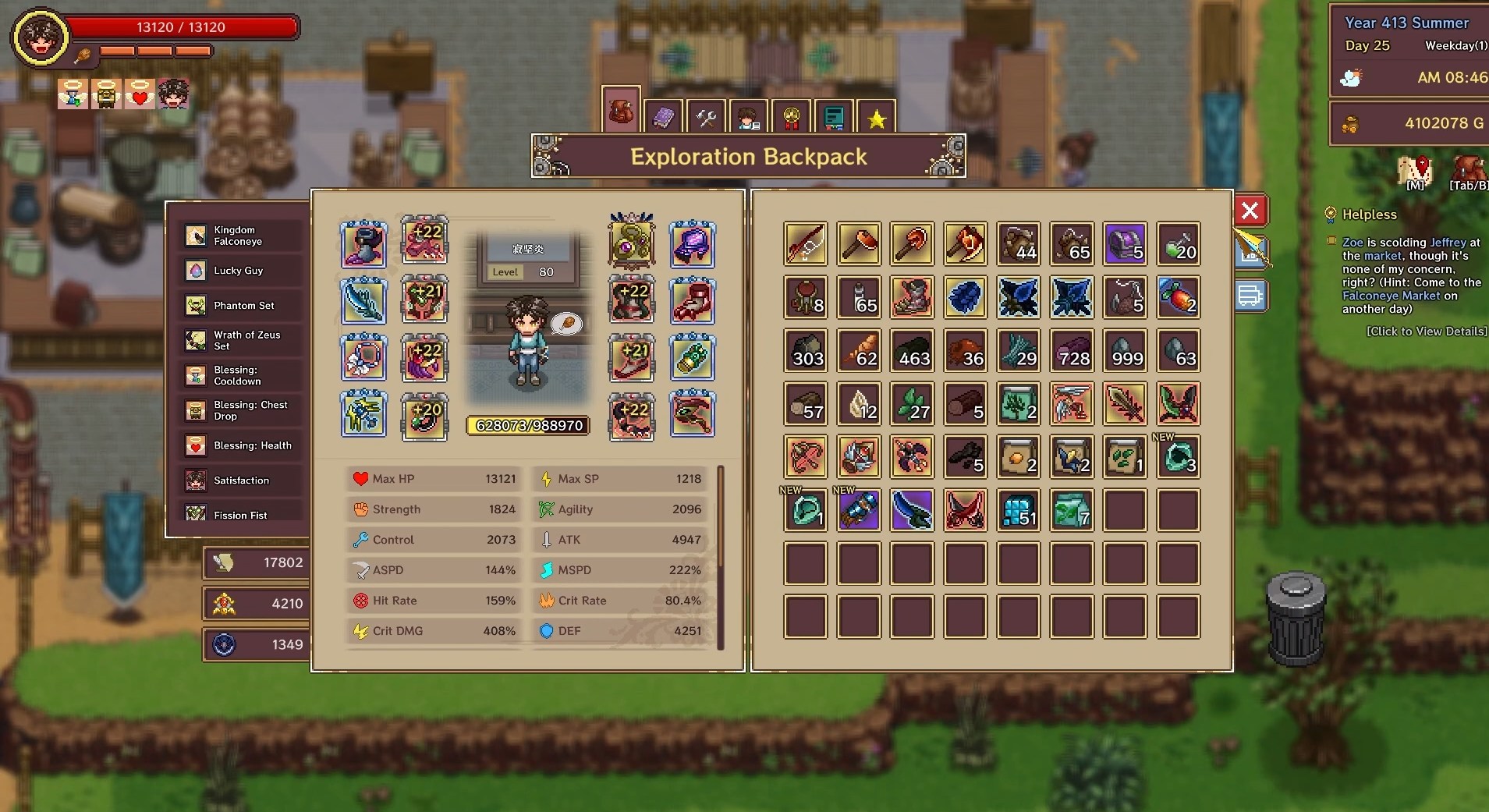Pick the item stack showing 728
The image size is (1489, 812).
[1072, 351]
